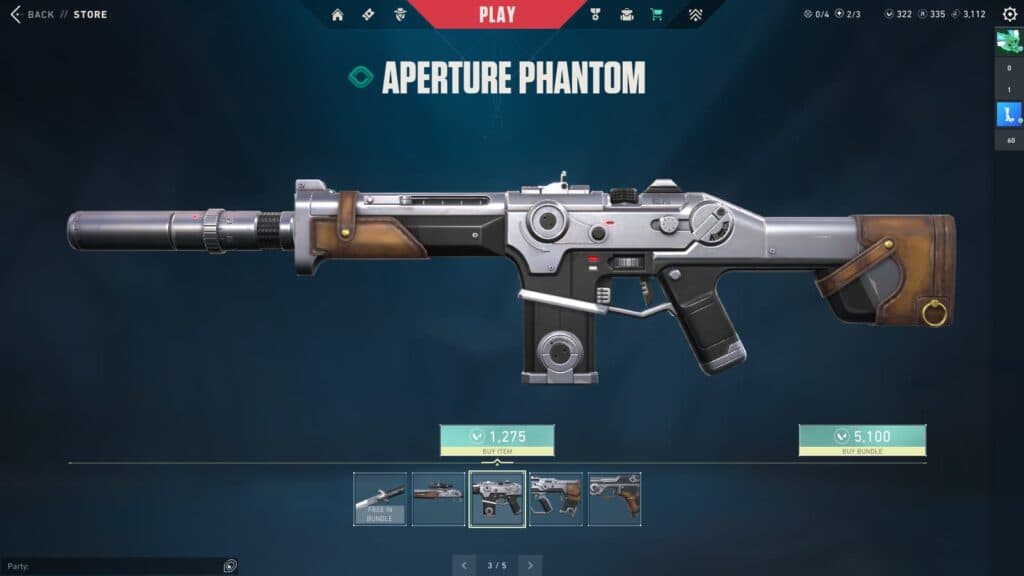Open the settings gear

[x=1009, y=14]
